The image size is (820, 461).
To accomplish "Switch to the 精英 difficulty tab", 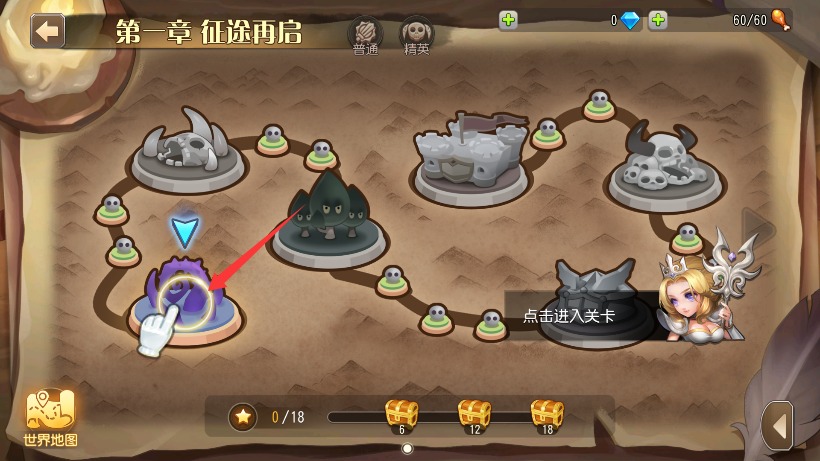I will [x=417, y=36].
